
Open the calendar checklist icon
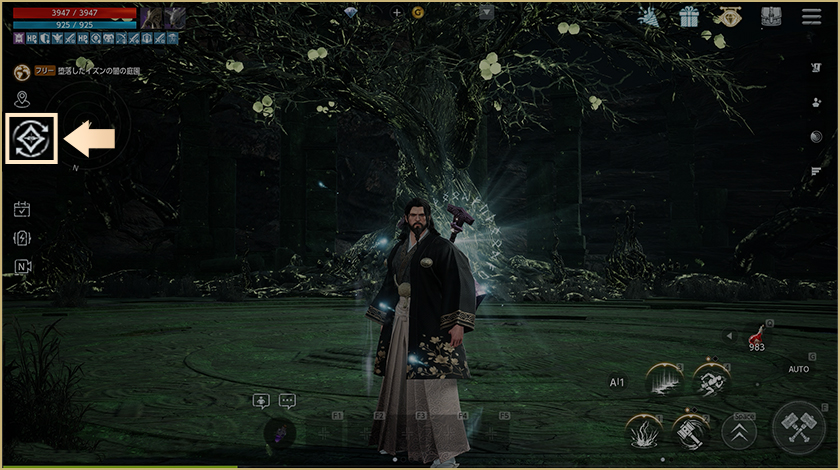pos(22,209)
